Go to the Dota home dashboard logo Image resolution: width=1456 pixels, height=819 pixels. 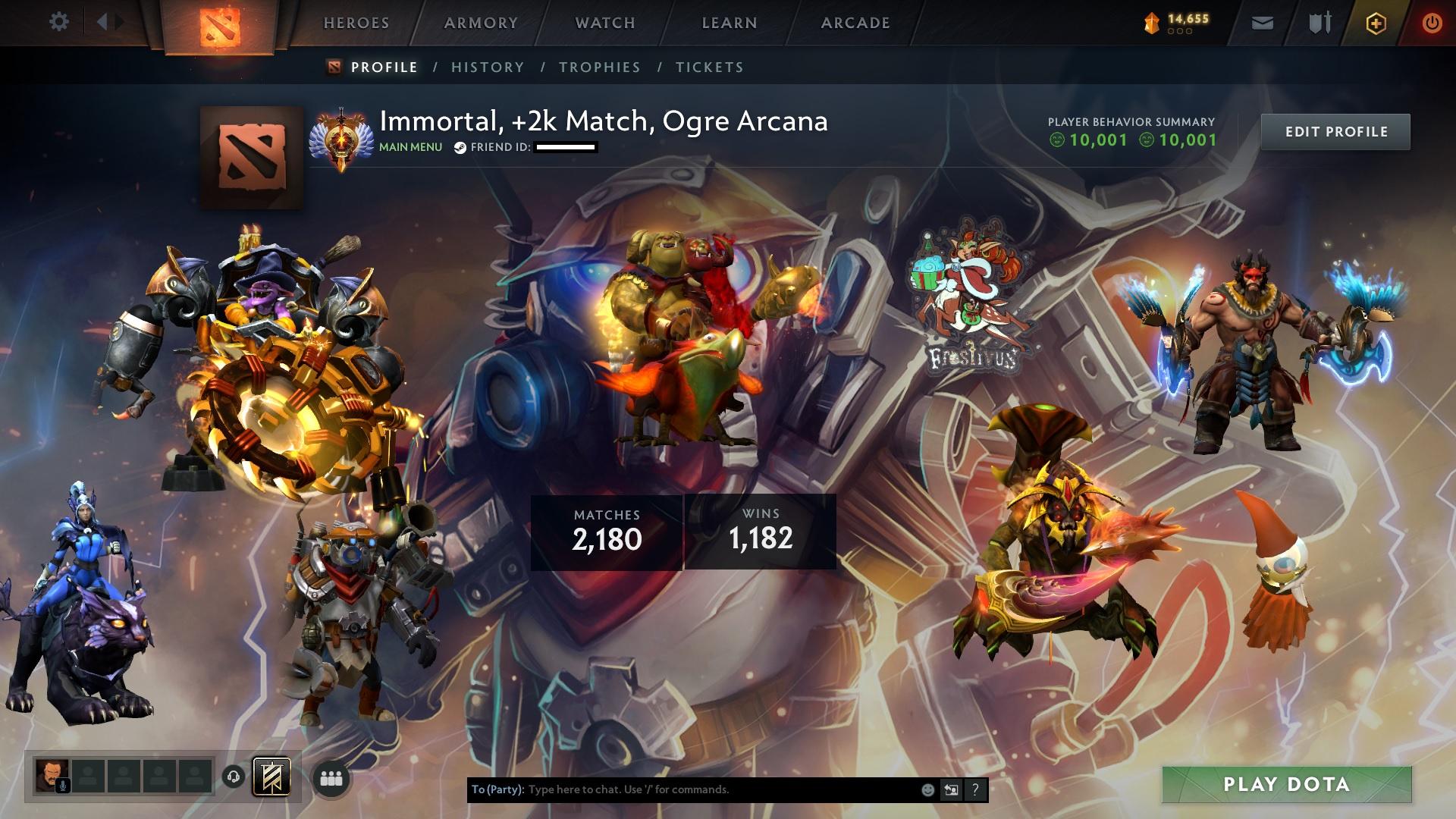[220, 27]
